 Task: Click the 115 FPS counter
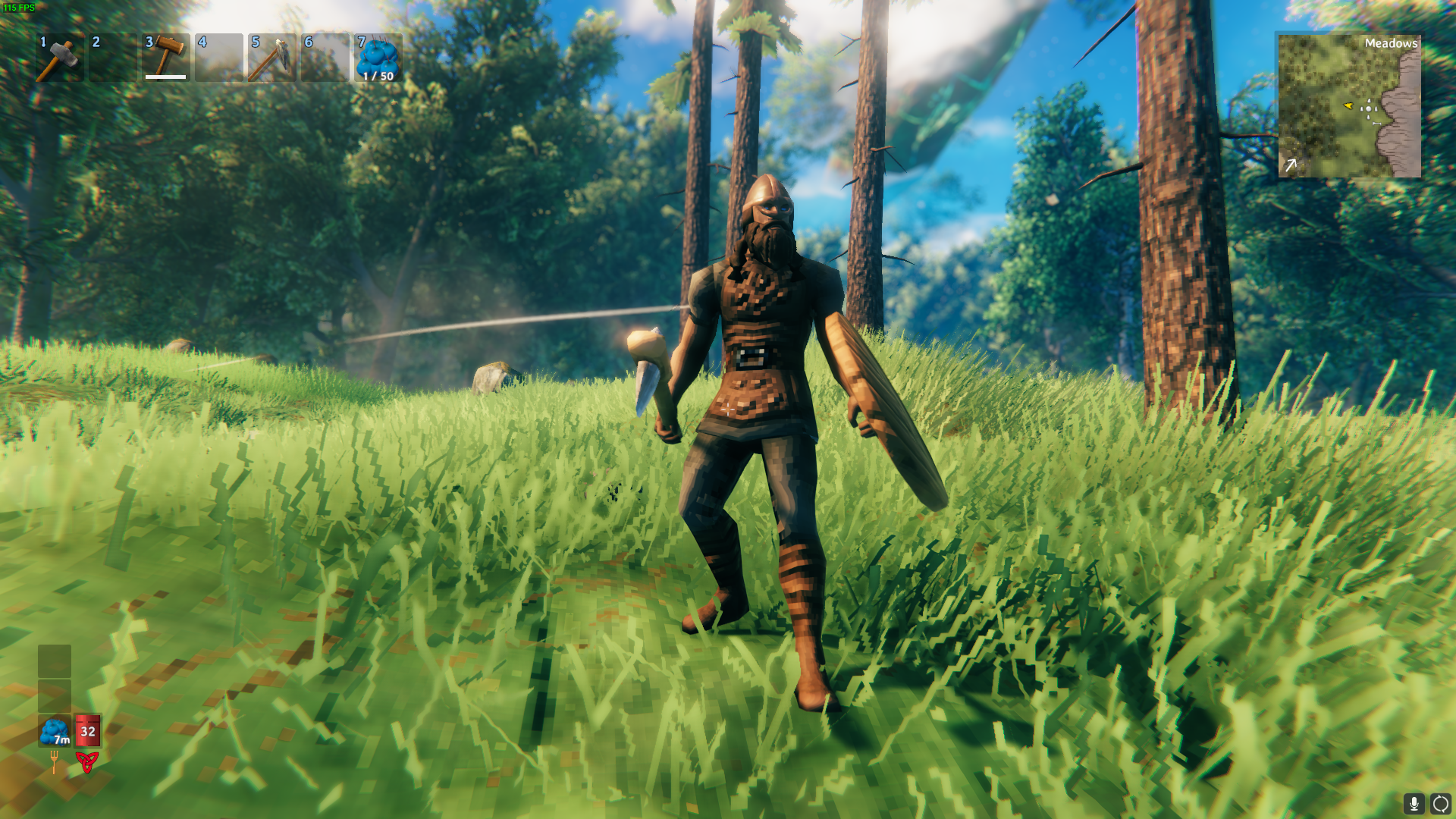19,8
